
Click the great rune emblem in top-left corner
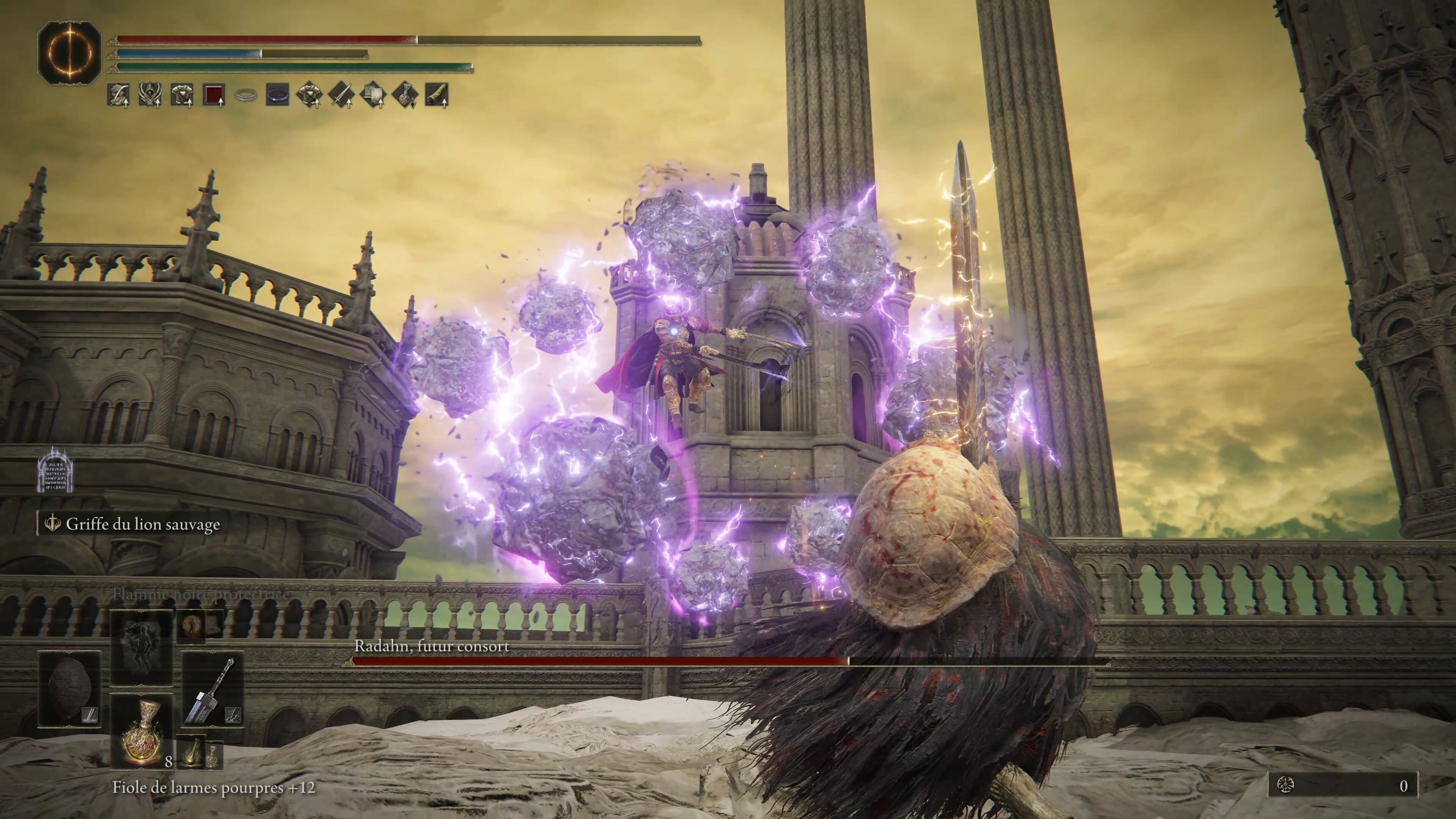pos(69,53)
